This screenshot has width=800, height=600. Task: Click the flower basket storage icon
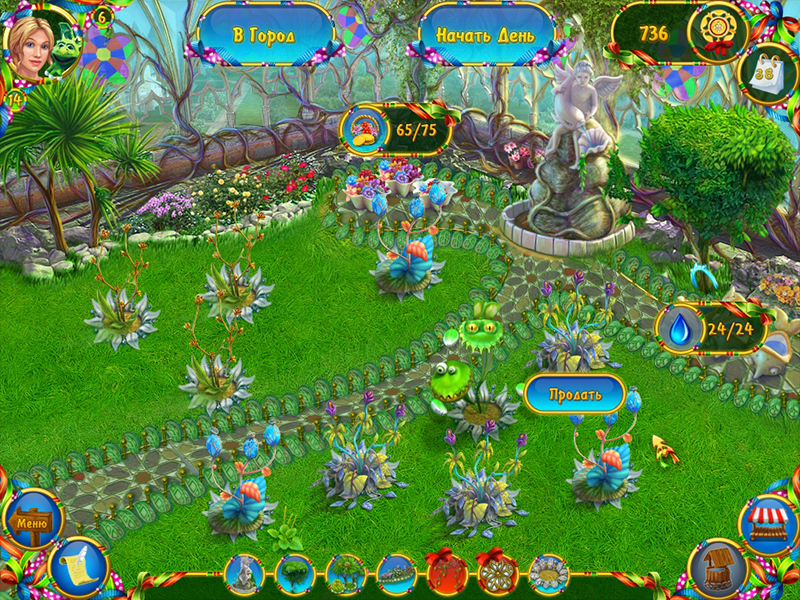point(366,130)
